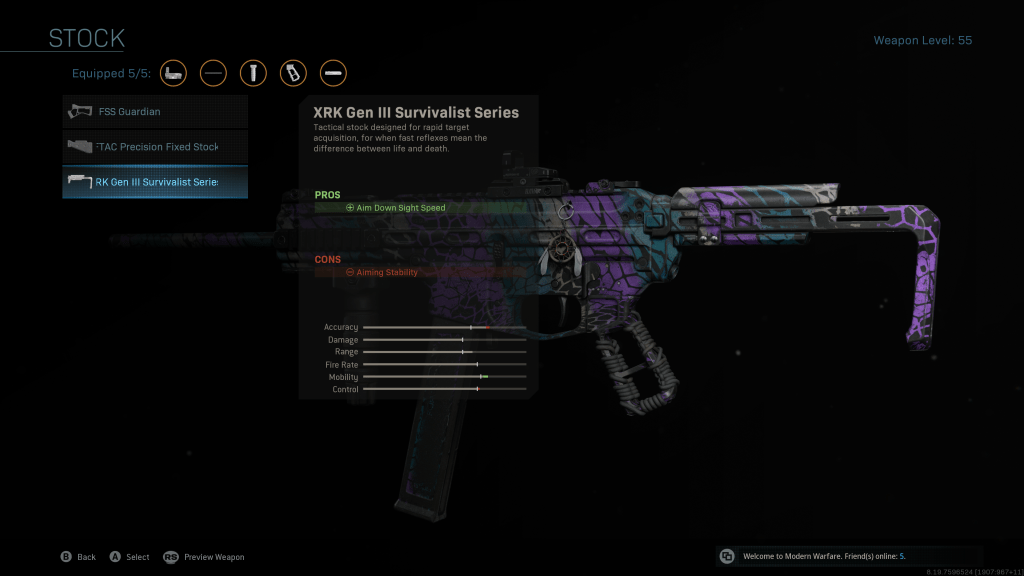Select the FSS Guardian stock

[155, 112]
